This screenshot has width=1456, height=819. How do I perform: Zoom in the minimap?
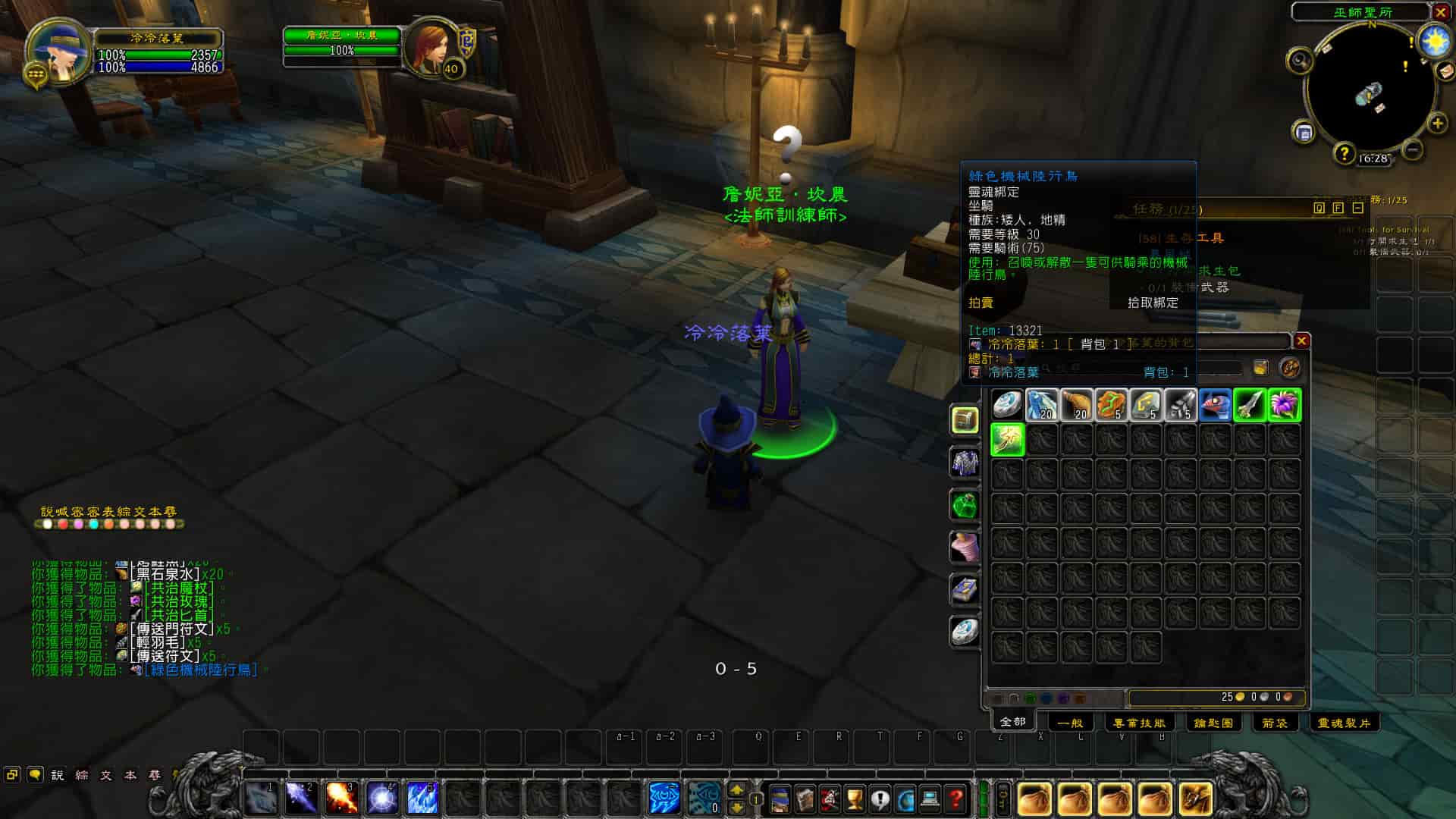1437,124
